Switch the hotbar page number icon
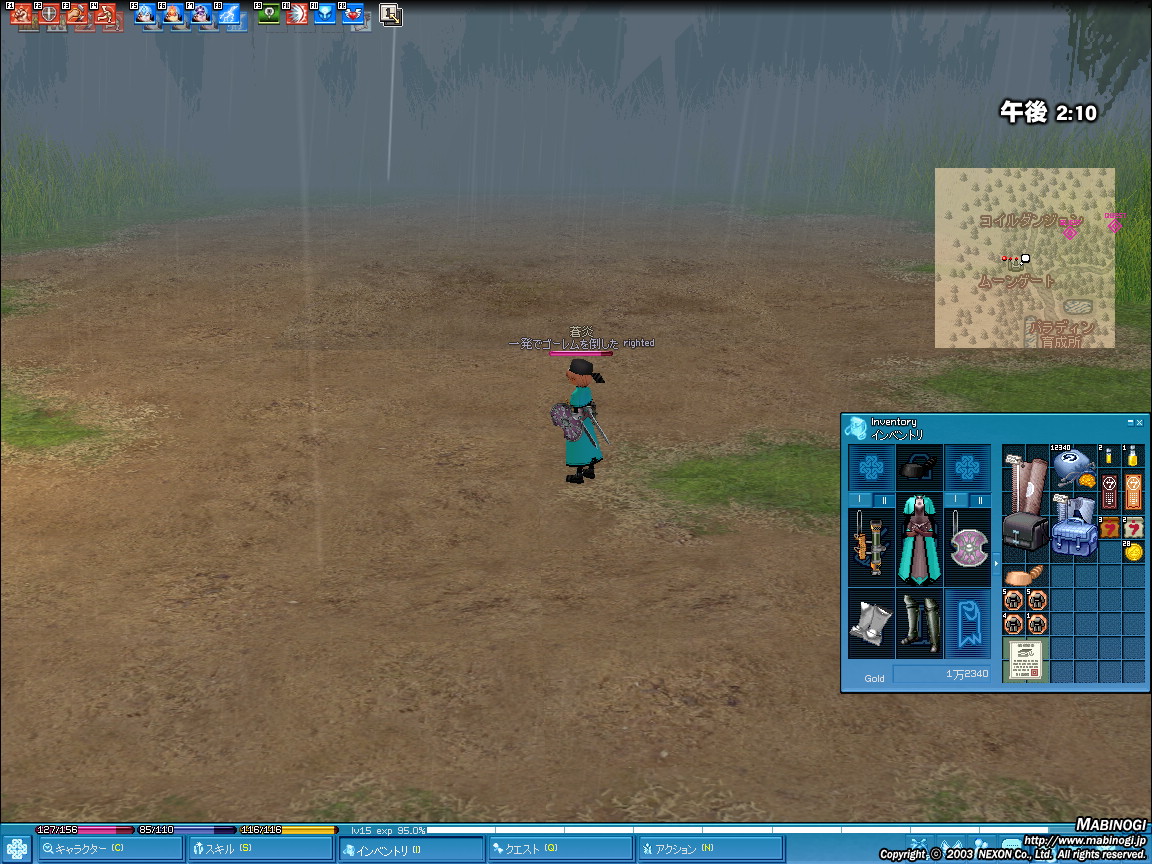 pyautogui.click(x=390, y=15)
